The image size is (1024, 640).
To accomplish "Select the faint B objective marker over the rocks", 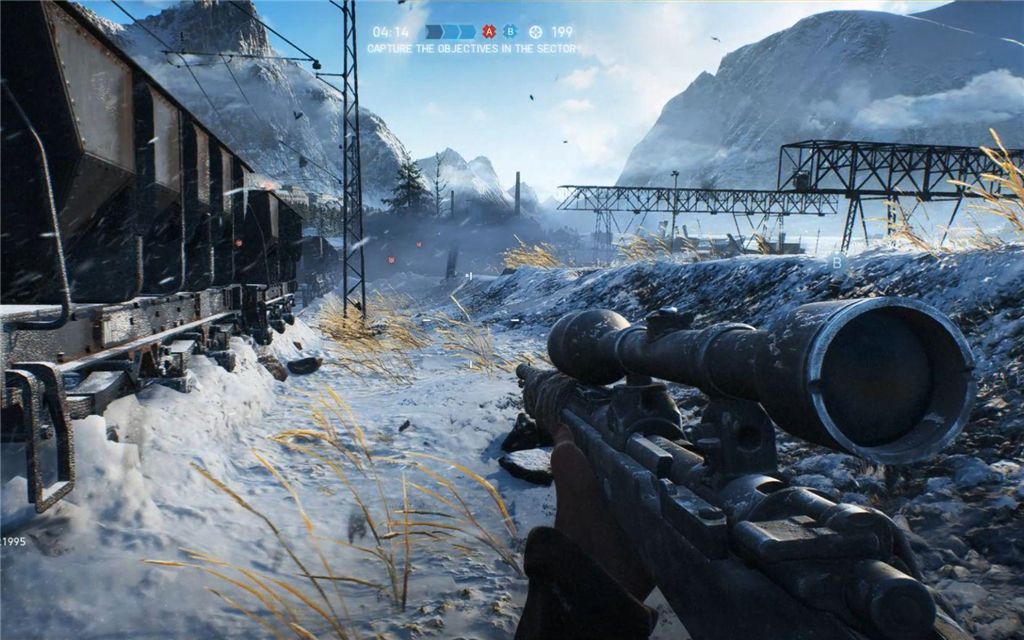I will (838, 261).
